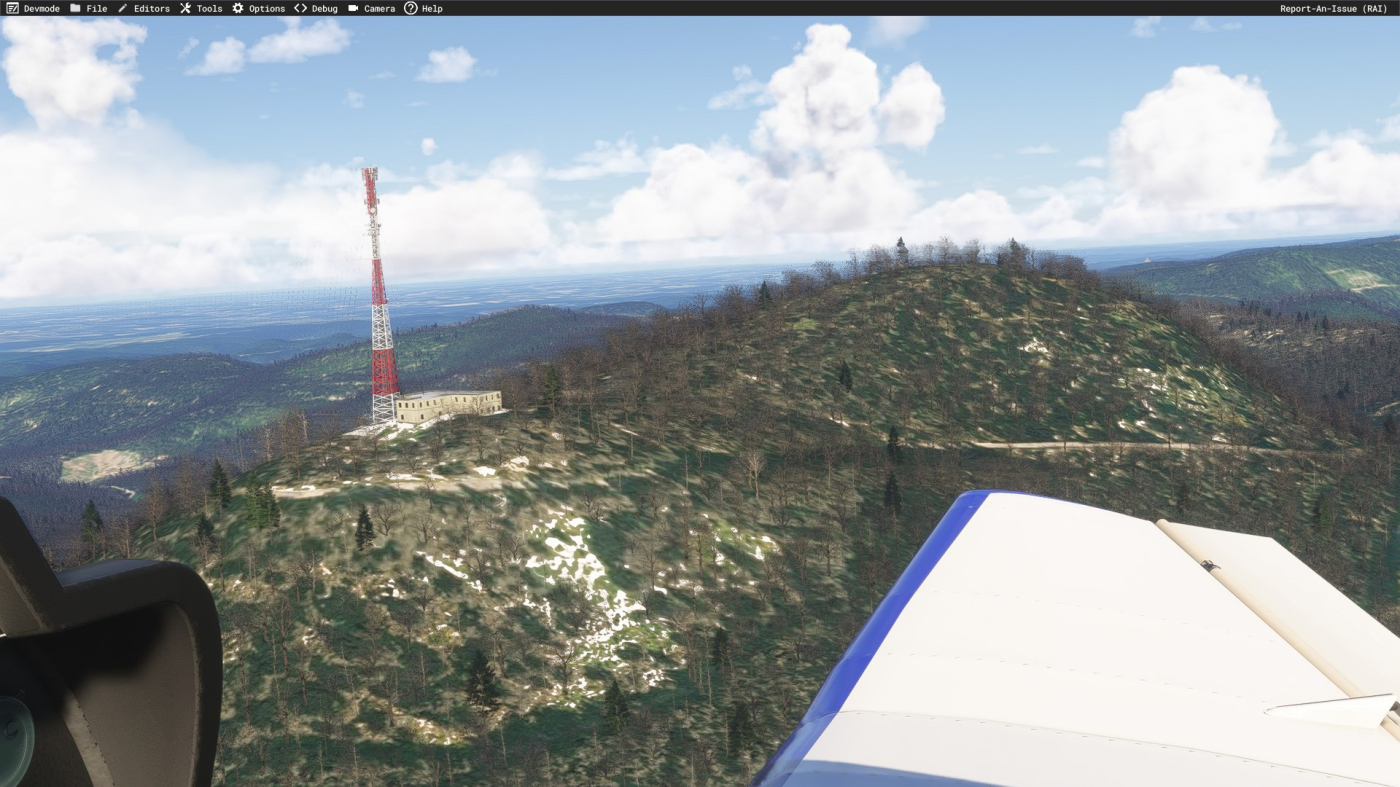The width and height of the screenshot is (1400, 787).
Task: Click the Devmode checklist icon
Action: click(x=12, y=8)
